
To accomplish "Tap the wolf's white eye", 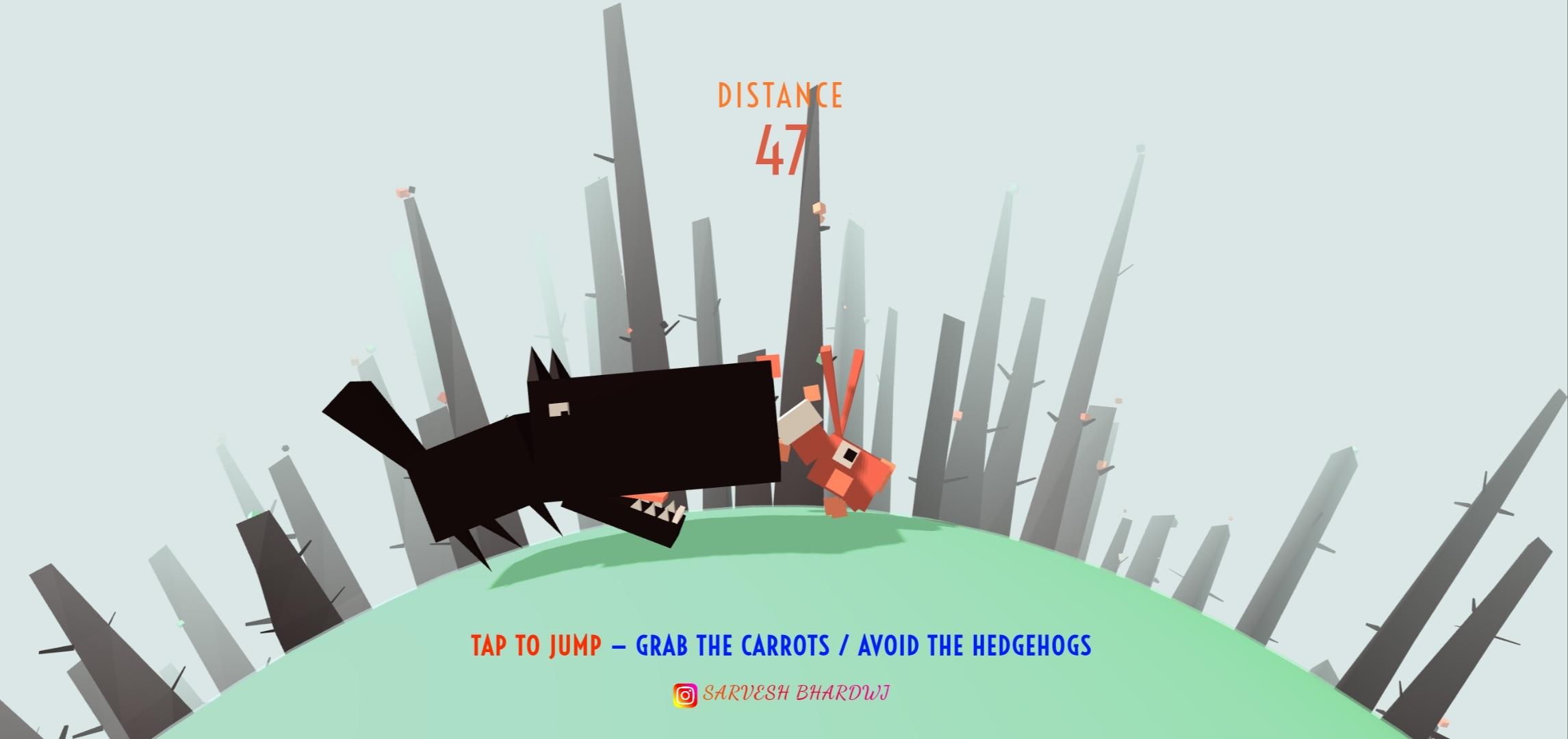I will pyautogui.click(x=557, y=409).
